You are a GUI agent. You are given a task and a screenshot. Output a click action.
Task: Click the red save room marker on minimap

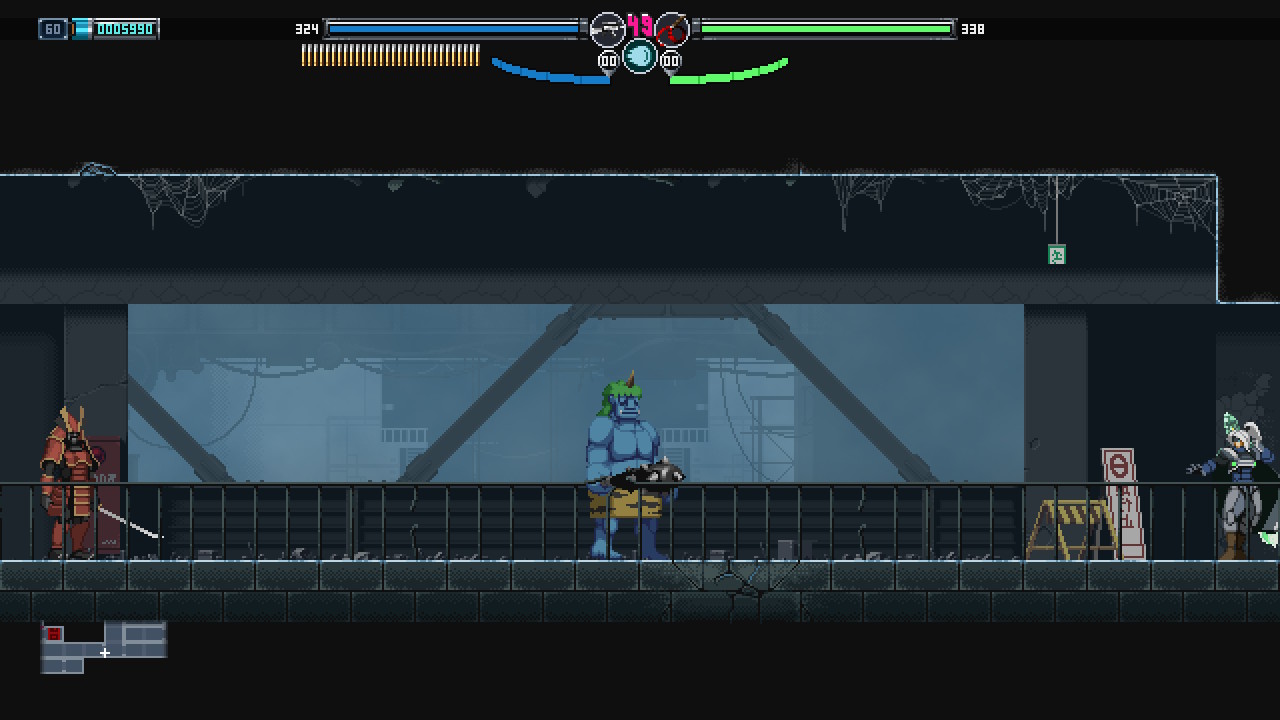pyautogui.click(x=54, y=634)
